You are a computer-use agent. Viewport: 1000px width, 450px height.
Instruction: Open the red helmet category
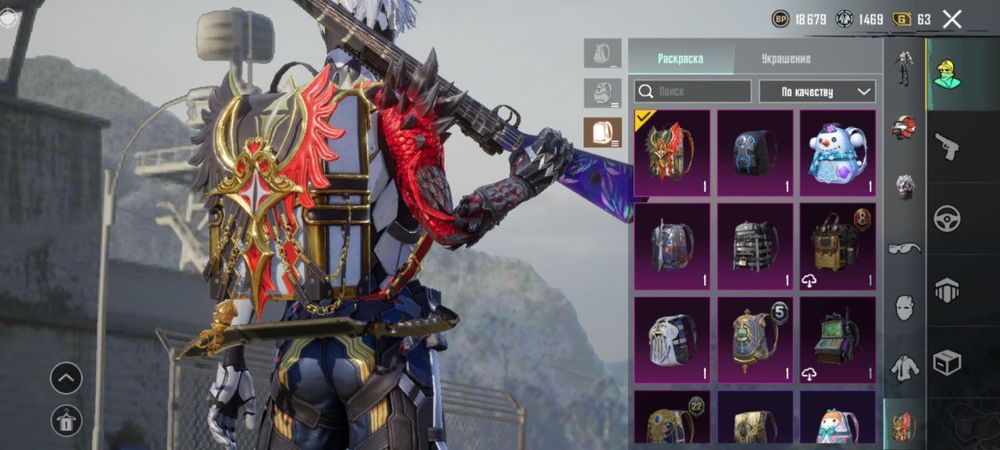[x=904, y=127]
